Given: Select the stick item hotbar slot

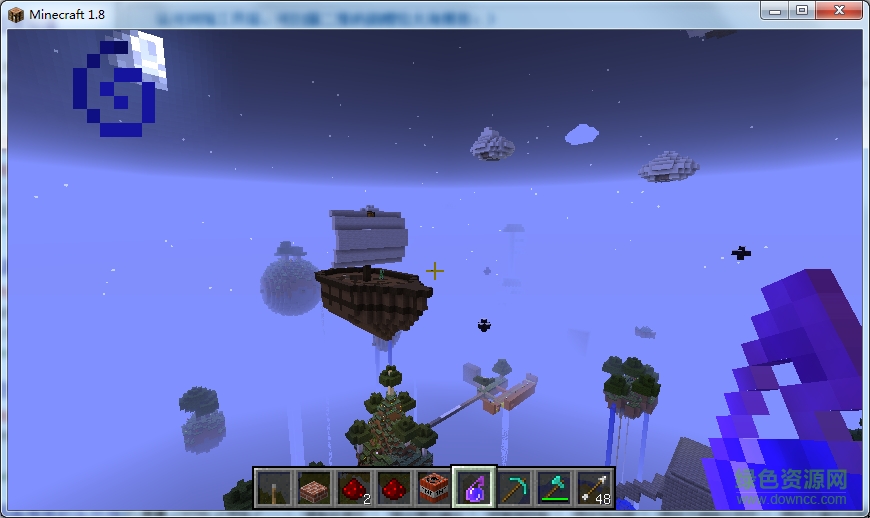Looking at the screenshot, I should click(273, 488).
